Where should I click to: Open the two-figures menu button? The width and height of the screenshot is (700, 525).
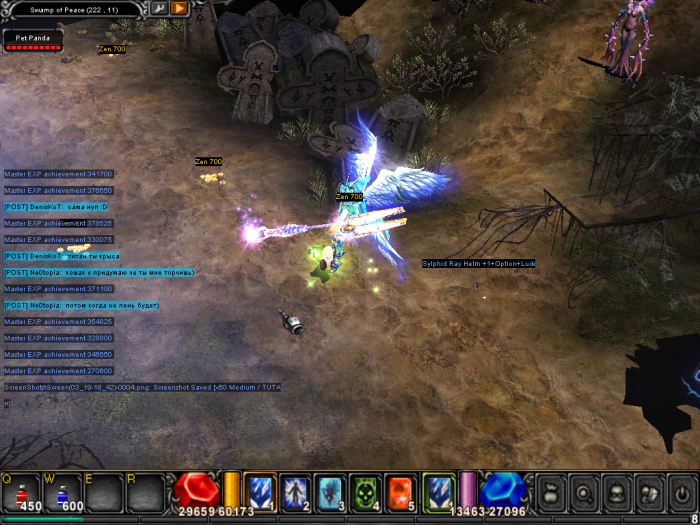click(x=649, y=492)
